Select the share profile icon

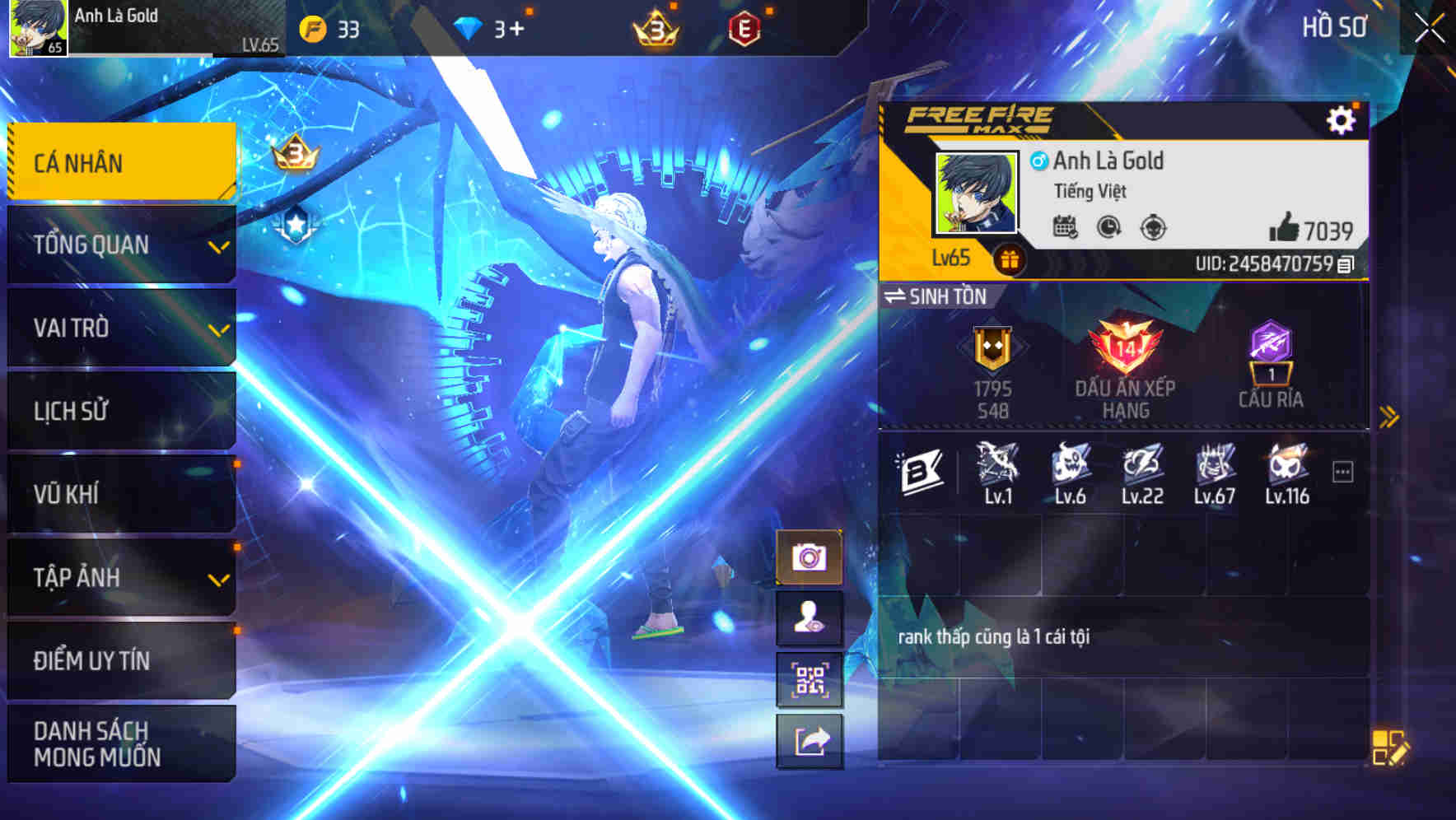pos(811,742)
